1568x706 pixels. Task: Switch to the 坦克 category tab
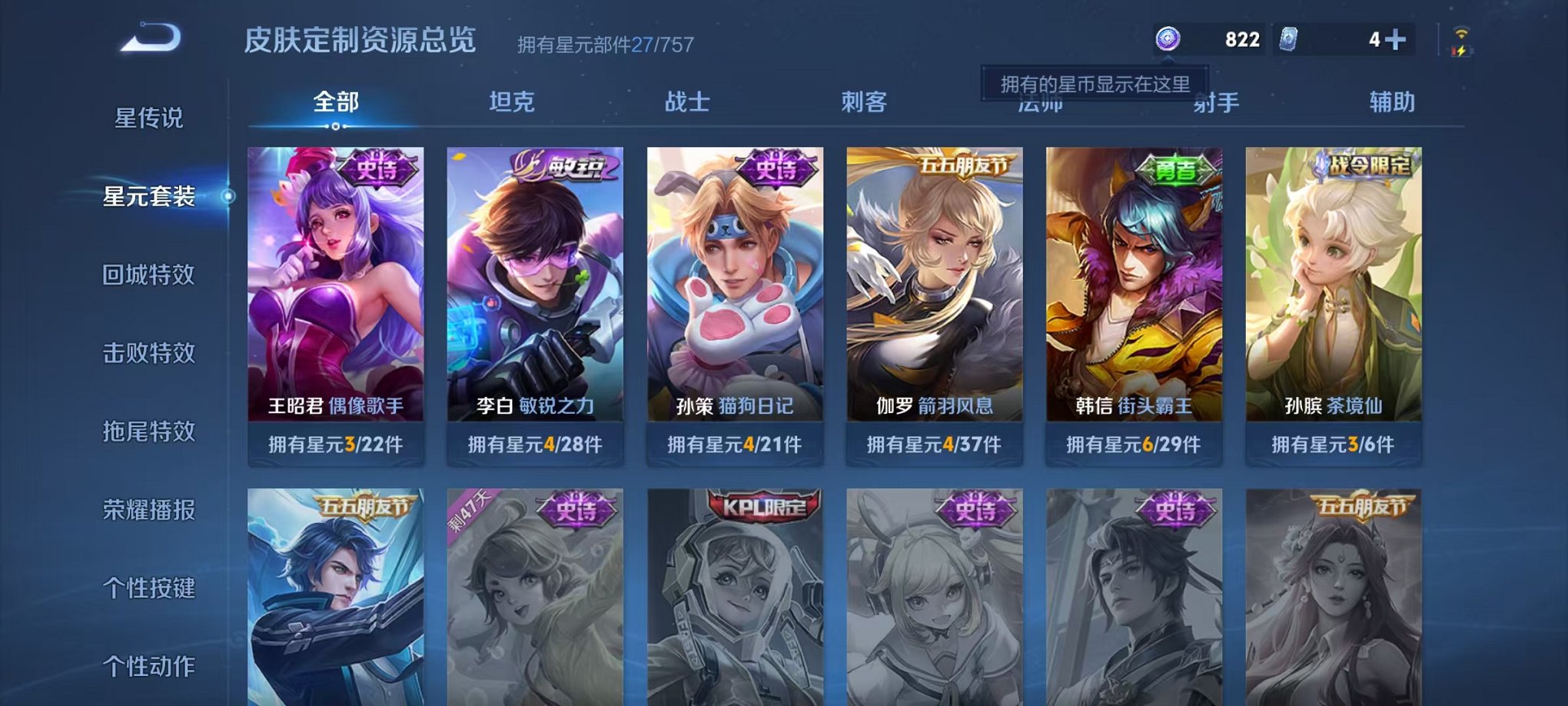tap(512, 101)
